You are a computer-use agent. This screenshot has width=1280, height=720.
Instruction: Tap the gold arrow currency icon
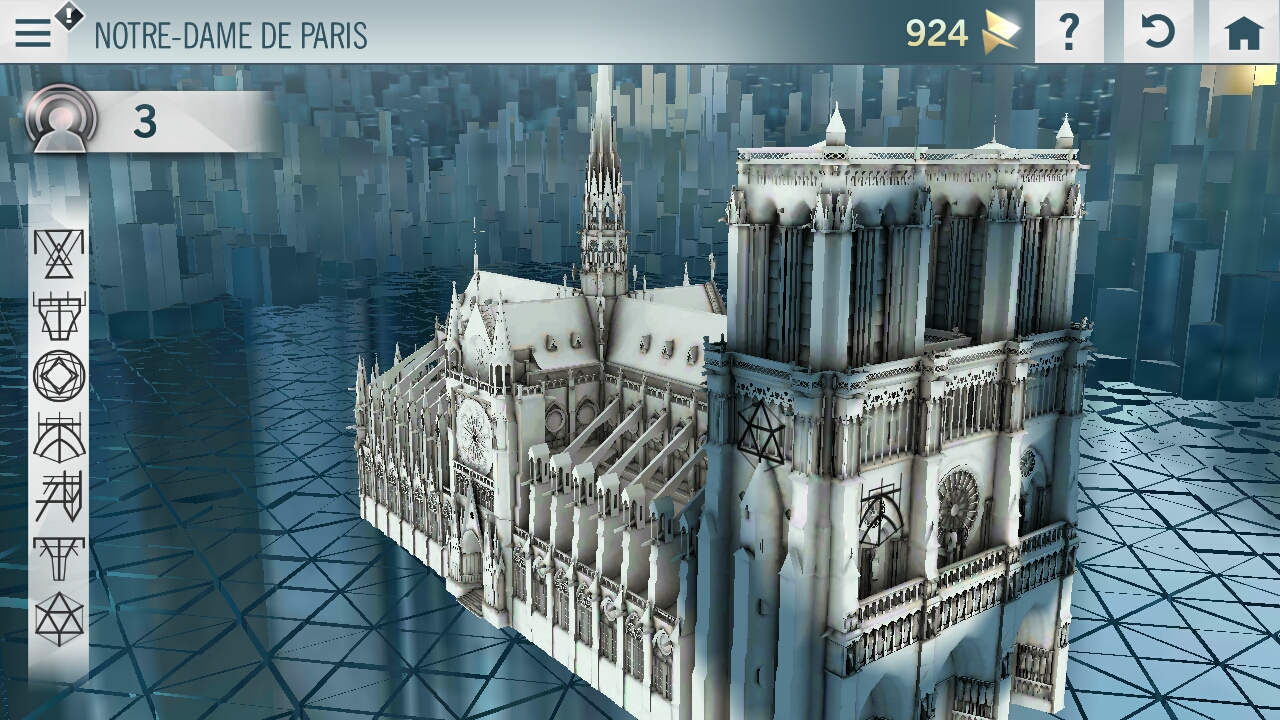(999, 33)
